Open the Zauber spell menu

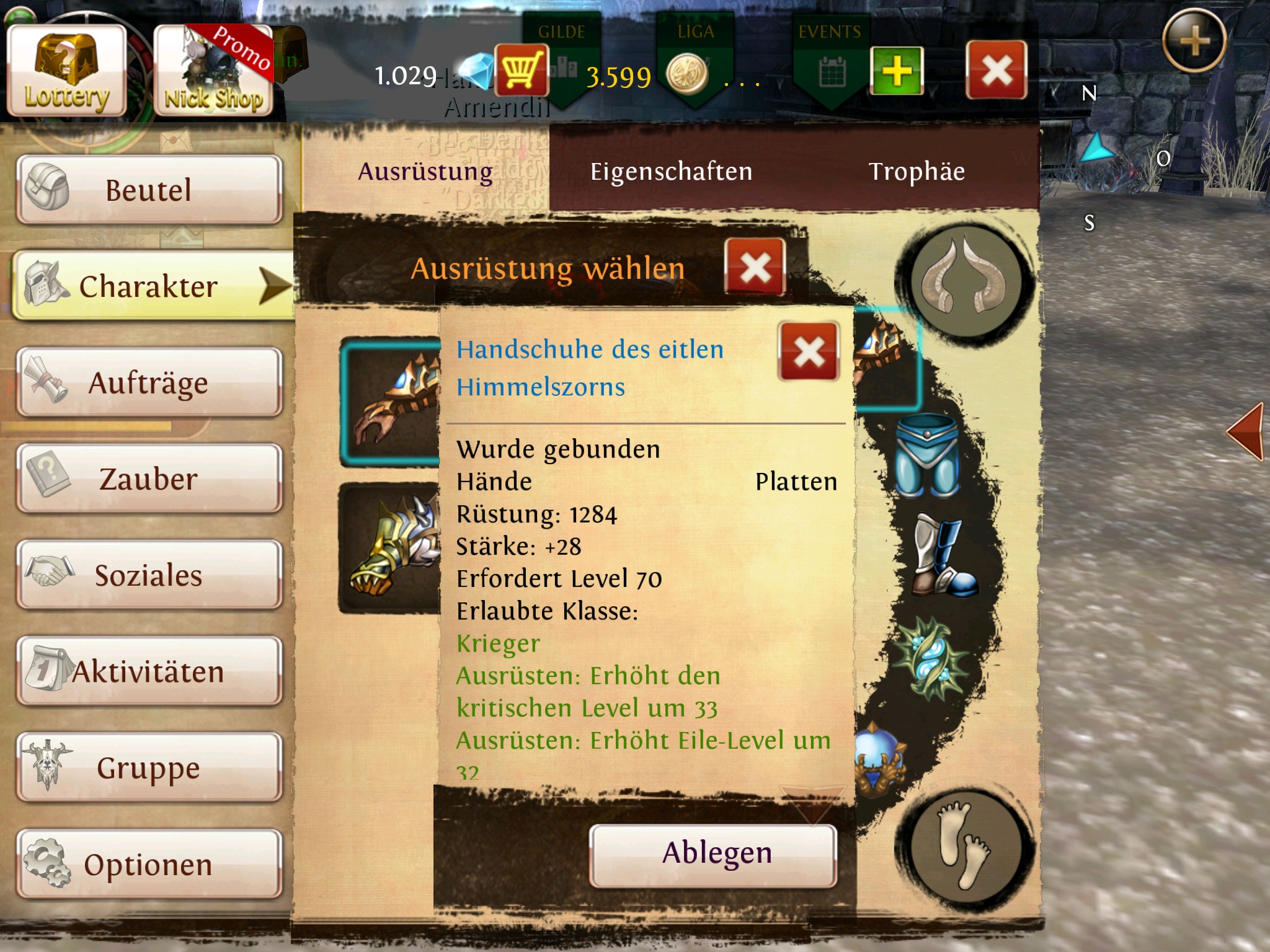click(149, 478)
